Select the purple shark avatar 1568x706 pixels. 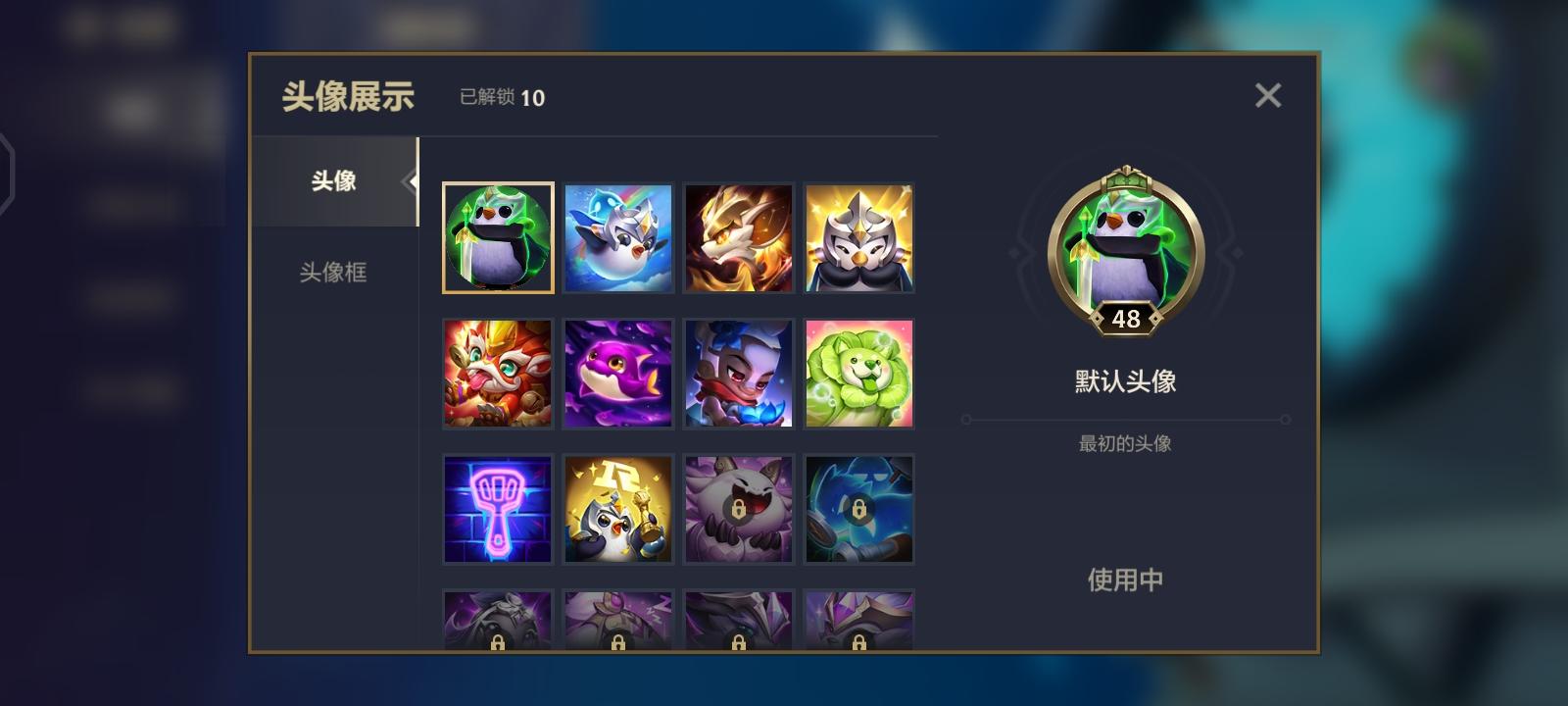click(x=618, y=373)
